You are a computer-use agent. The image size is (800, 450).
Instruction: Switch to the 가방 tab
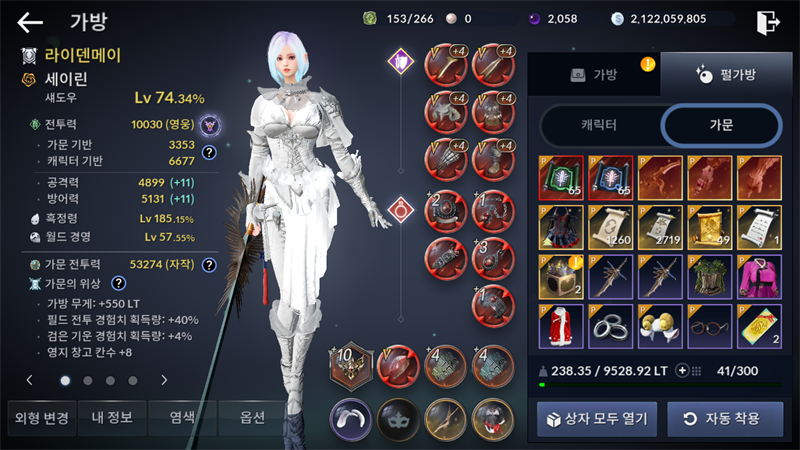594,74
